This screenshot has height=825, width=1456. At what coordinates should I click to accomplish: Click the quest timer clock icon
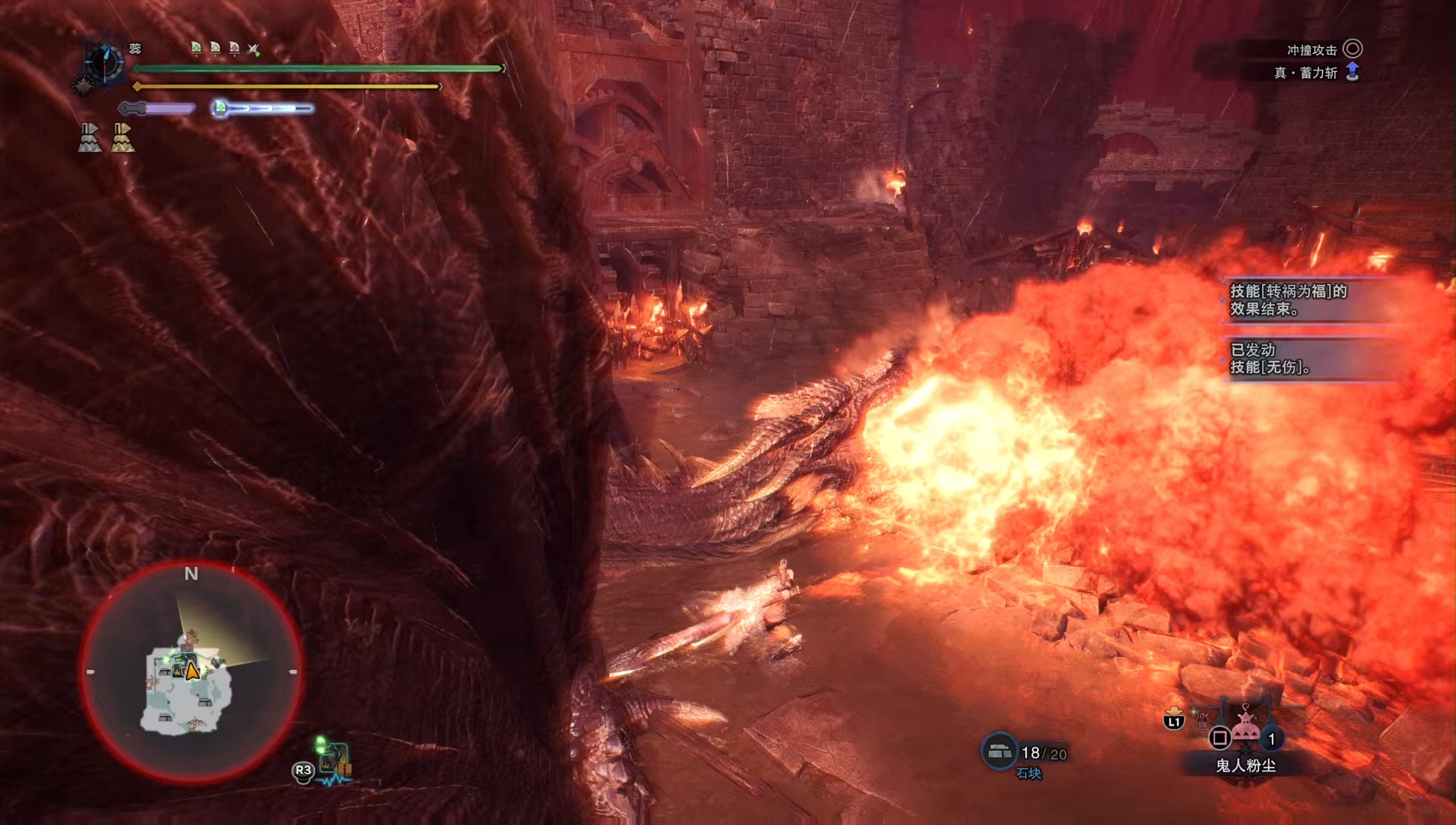[x=103, y=62]
